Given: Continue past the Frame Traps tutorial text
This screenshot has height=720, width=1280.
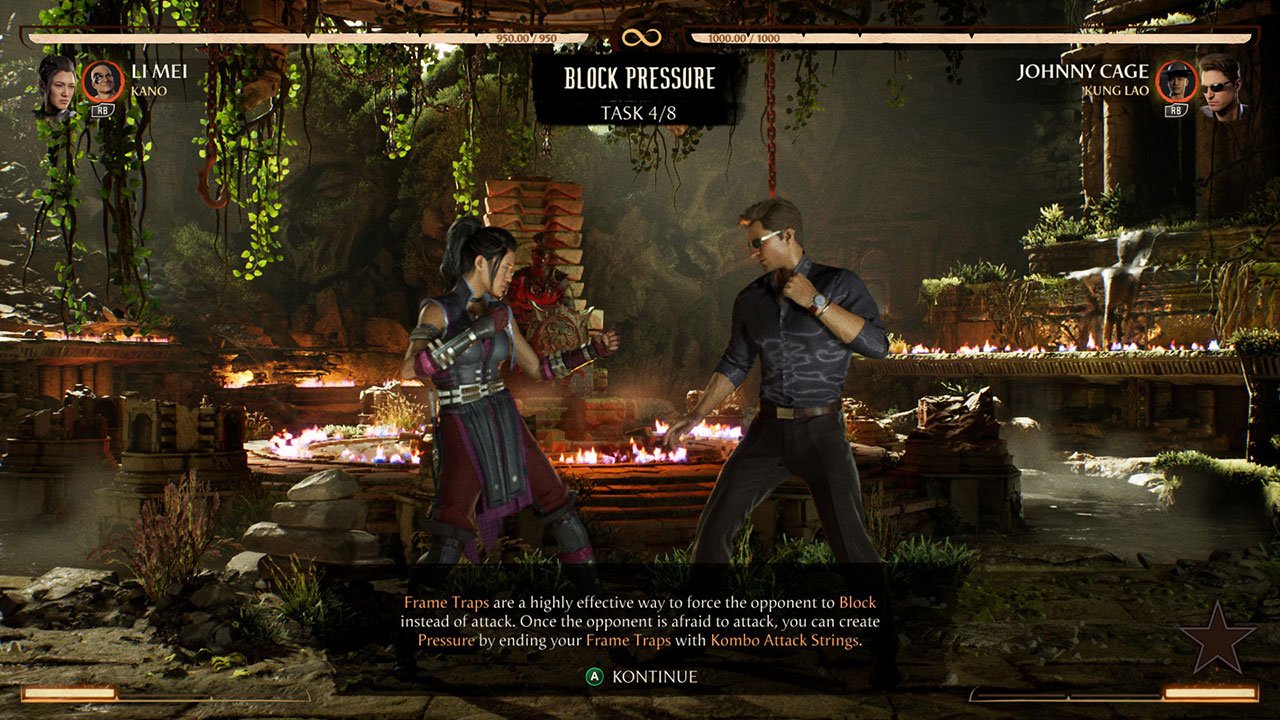Looking at the screenshot, I should [x=642, y=677].
